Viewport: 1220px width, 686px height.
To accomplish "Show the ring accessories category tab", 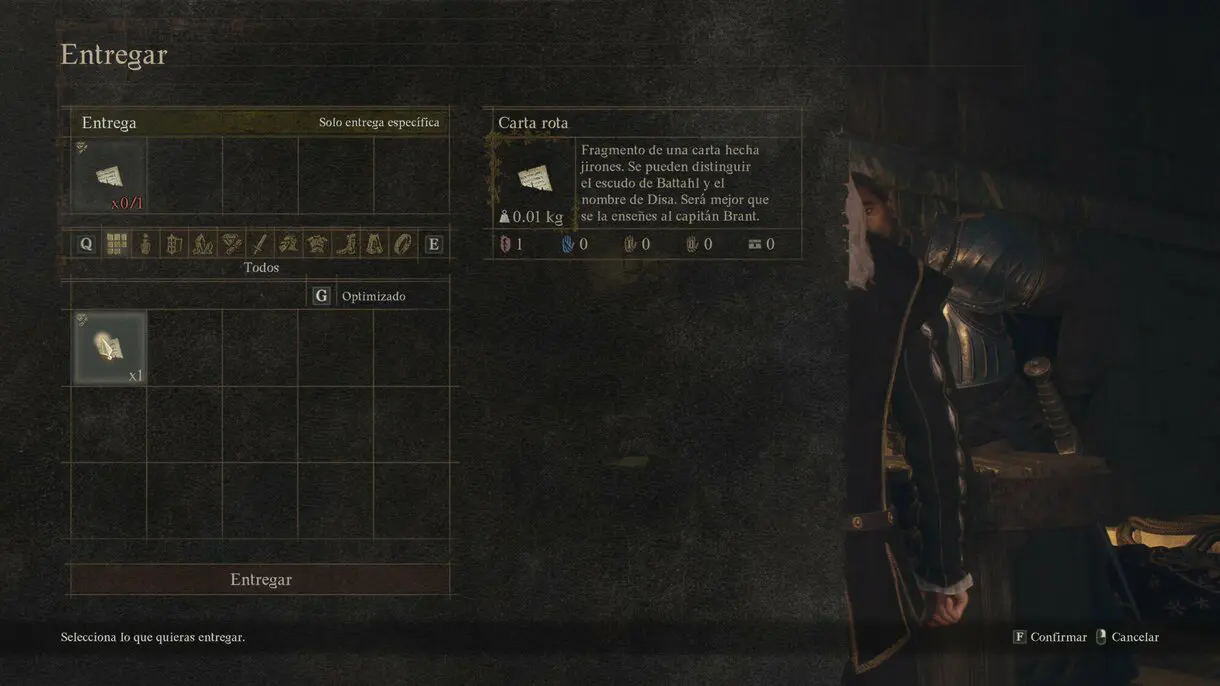I will 402,244.
